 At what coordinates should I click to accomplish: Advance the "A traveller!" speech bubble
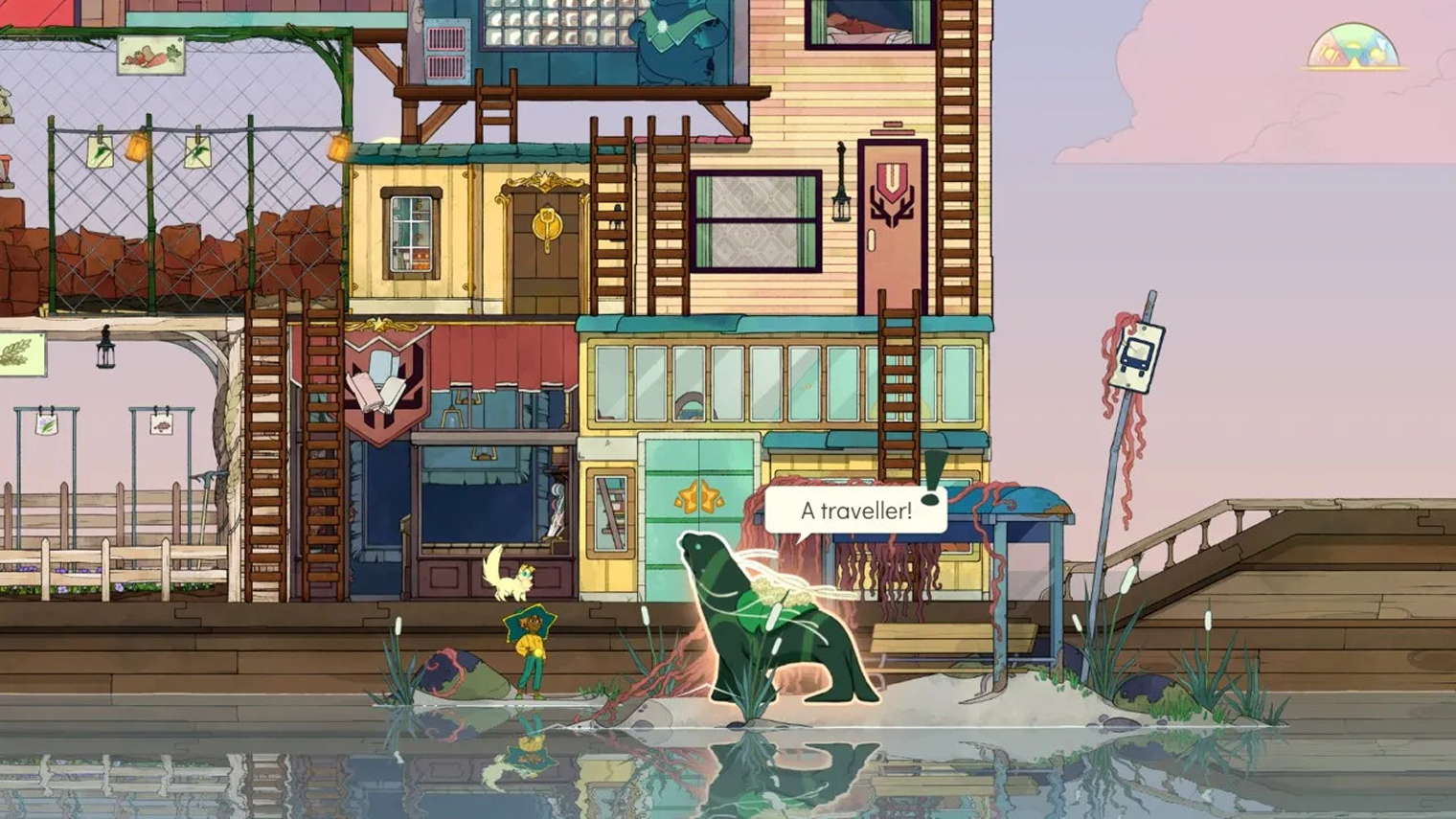[x=855, y=511]
